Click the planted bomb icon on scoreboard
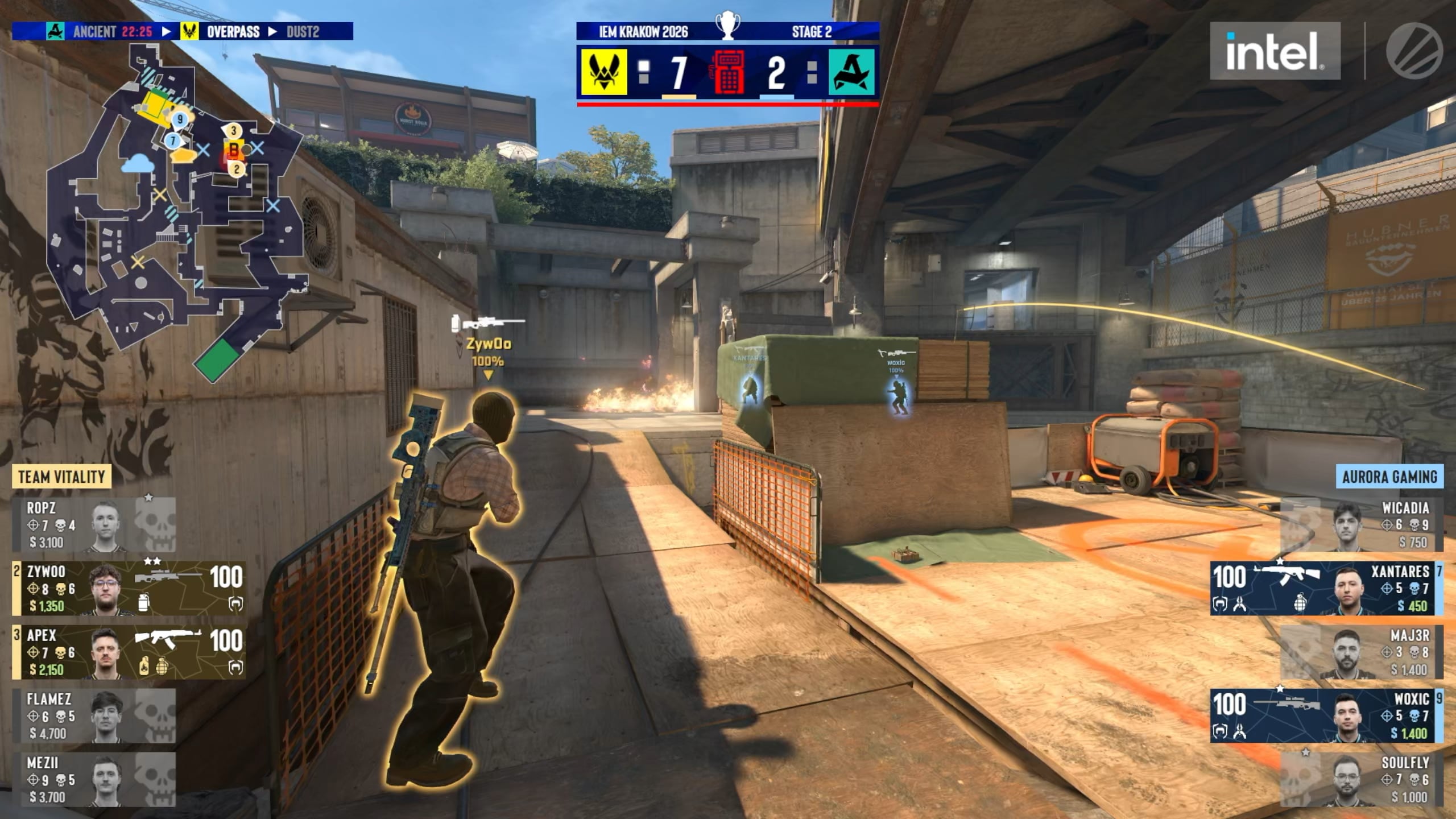Image resolution: width=1456 pixels, height=819 pixels. coord(728,72)
